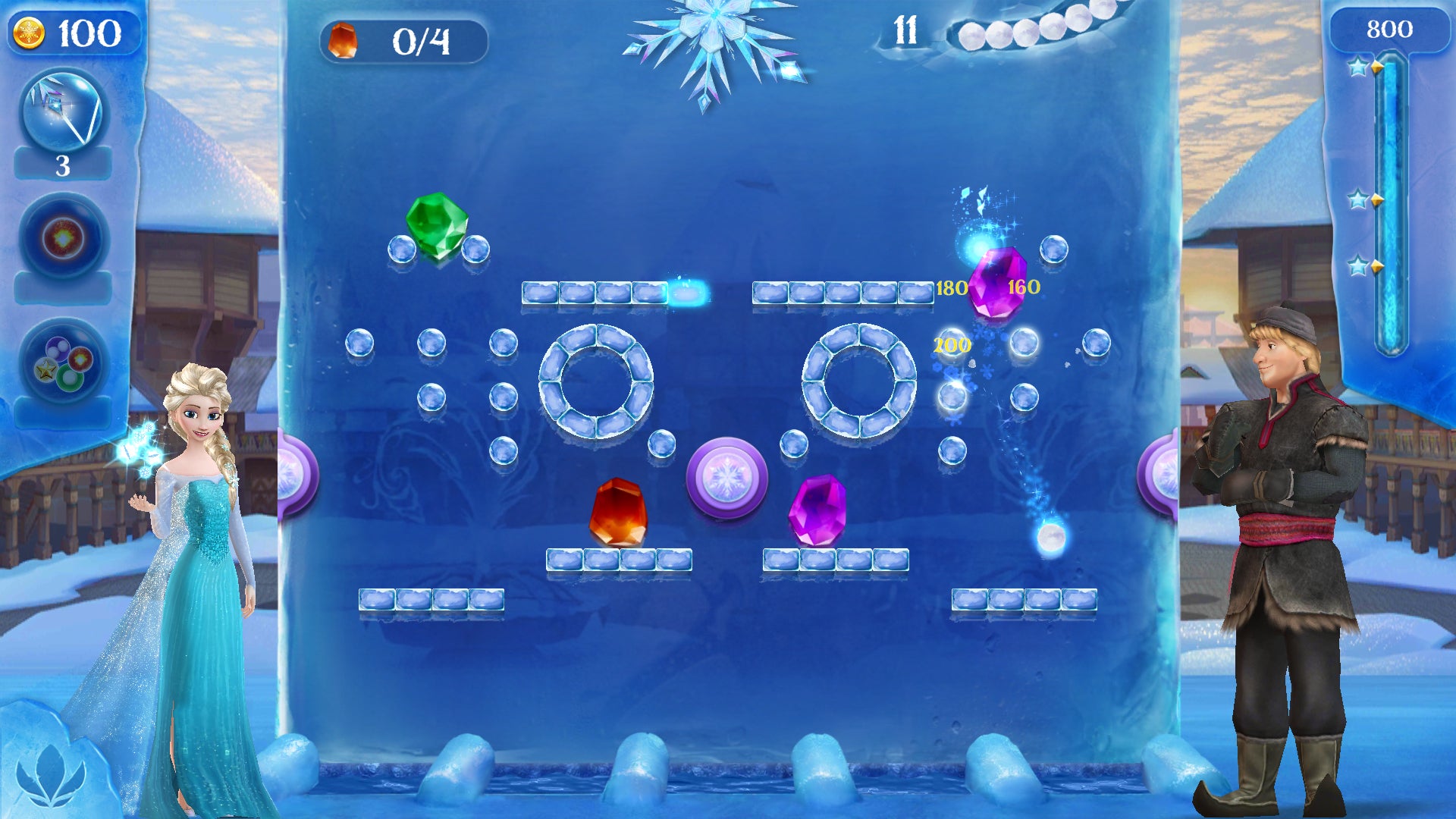Open the coin balance panel showing 100

coord(76,30)
